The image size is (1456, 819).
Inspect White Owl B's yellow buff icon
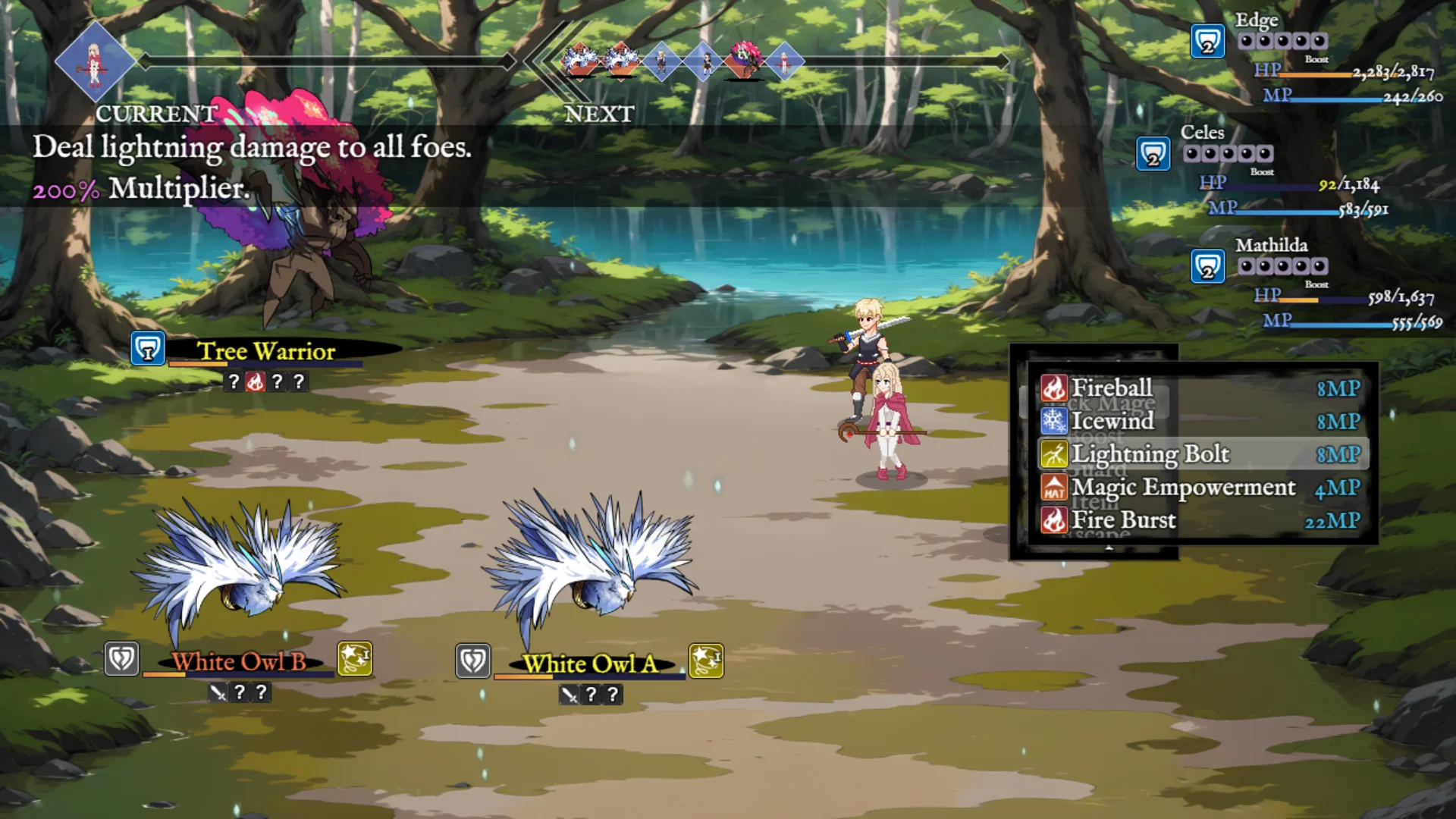pyautogui.click(x=354, y=659)
